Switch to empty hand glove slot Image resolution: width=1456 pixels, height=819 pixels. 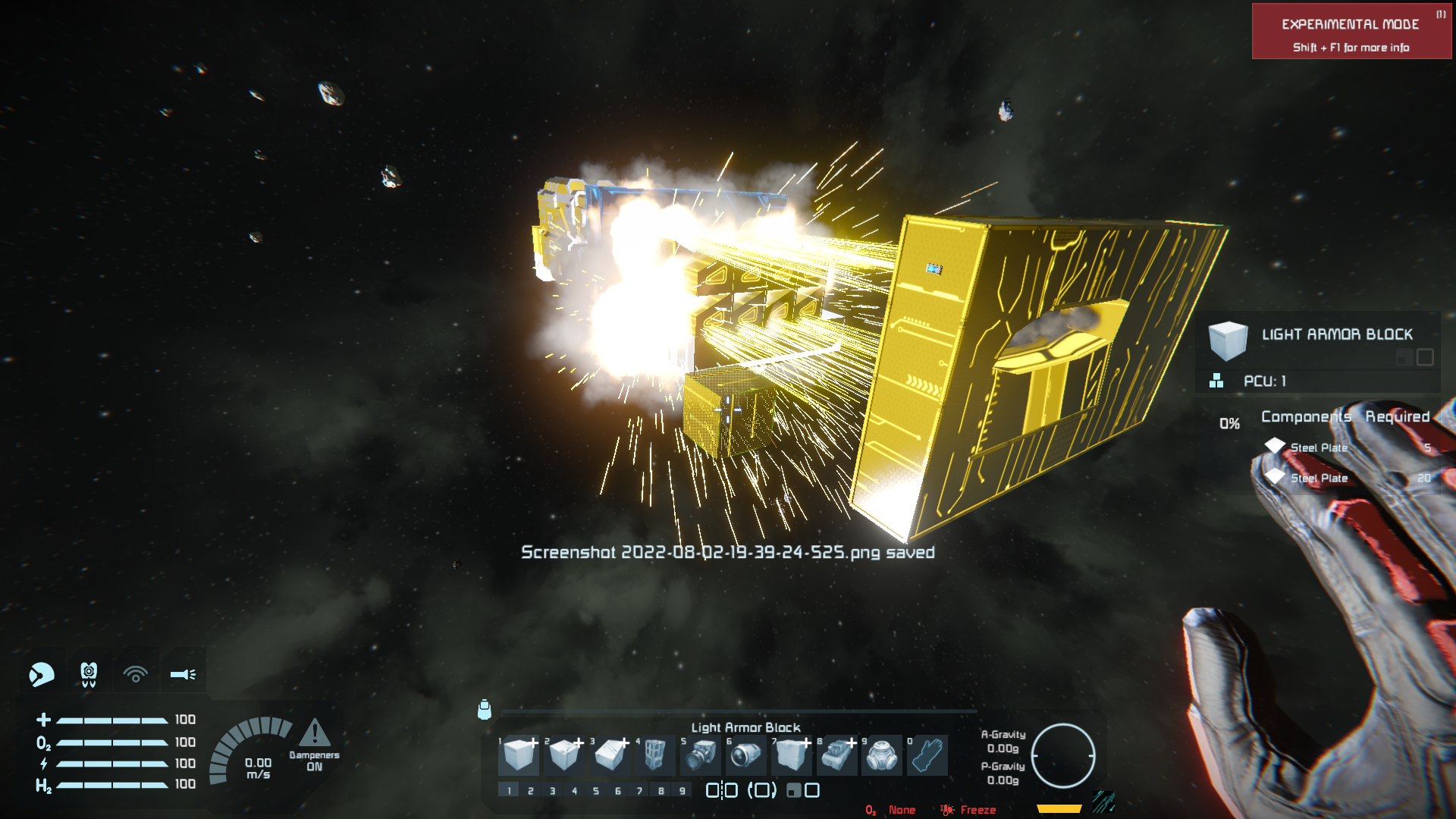(927, 755)
